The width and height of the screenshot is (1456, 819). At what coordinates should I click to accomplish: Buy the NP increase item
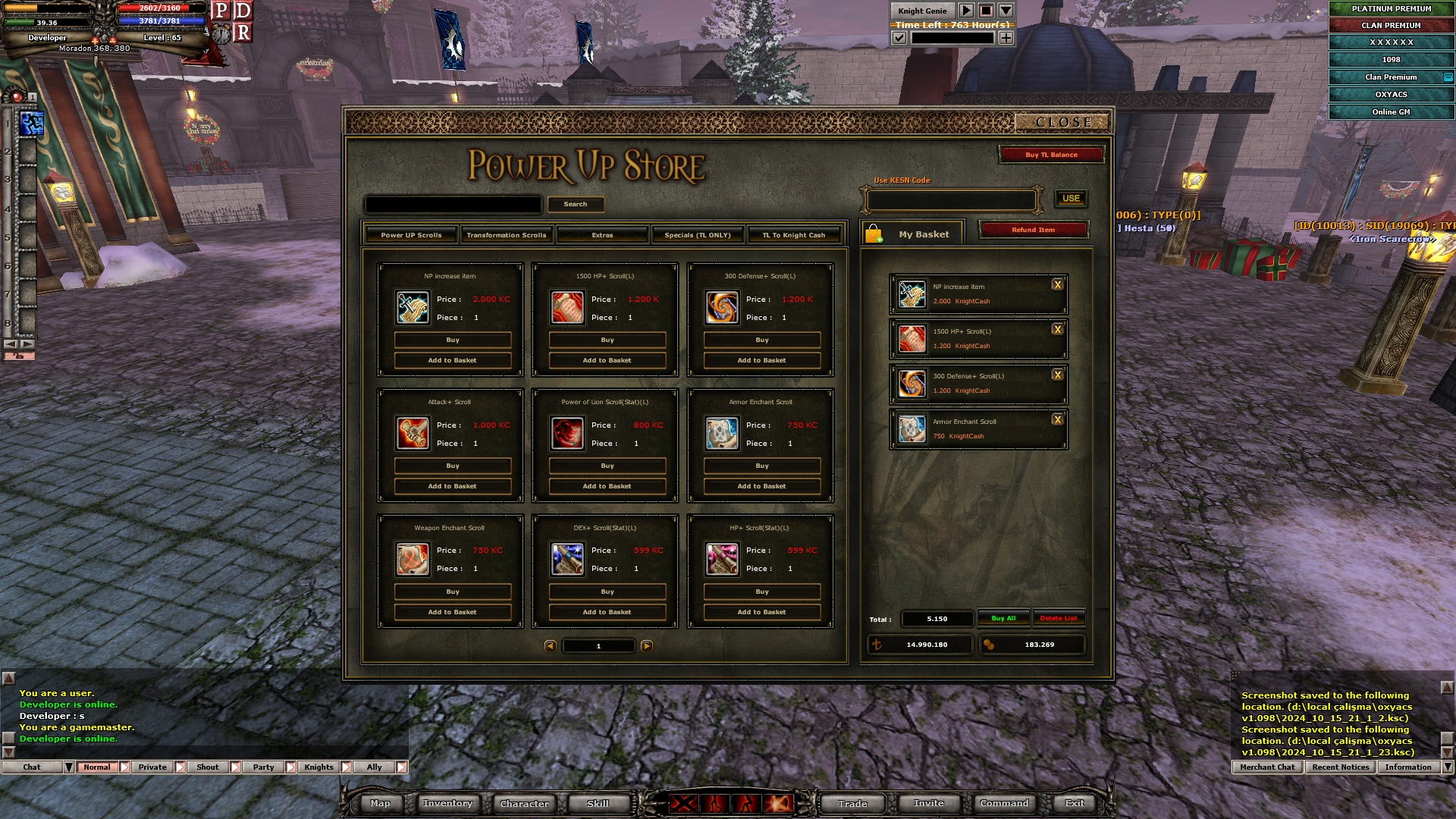453,340
